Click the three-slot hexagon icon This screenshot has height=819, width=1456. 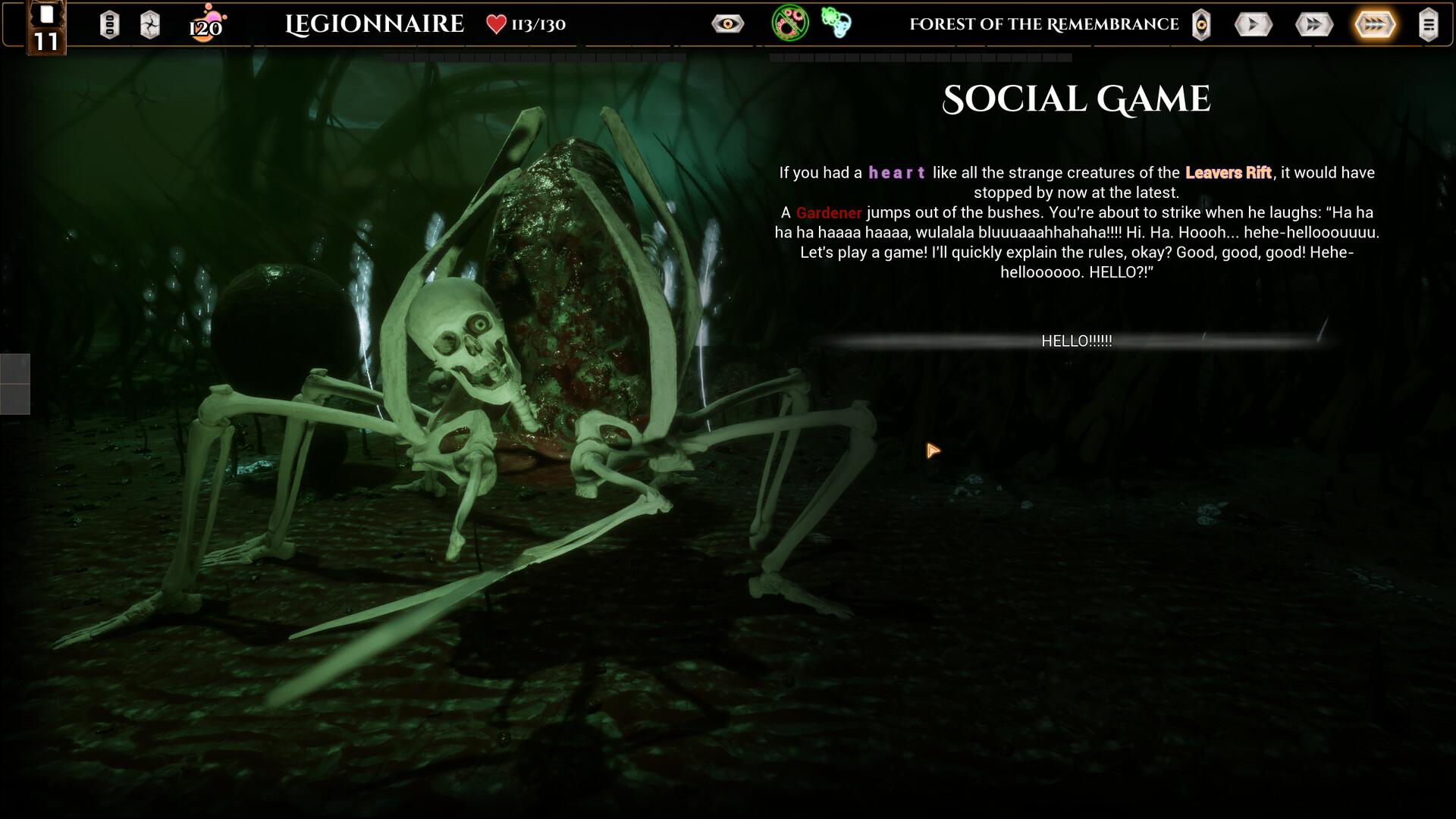click(x=109, y=24)
